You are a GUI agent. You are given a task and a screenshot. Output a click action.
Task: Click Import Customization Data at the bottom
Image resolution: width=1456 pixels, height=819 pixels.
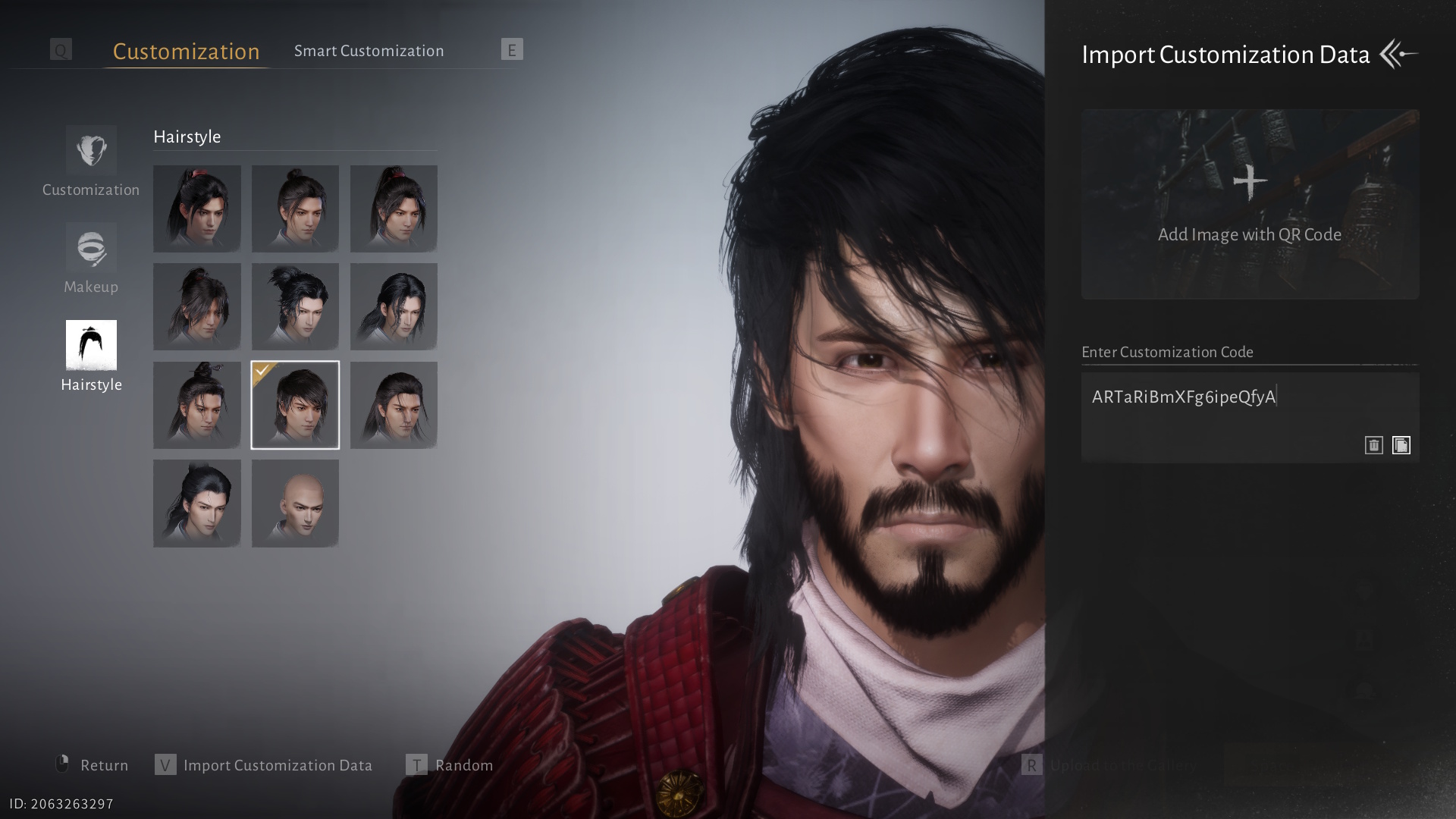point(277,765)
